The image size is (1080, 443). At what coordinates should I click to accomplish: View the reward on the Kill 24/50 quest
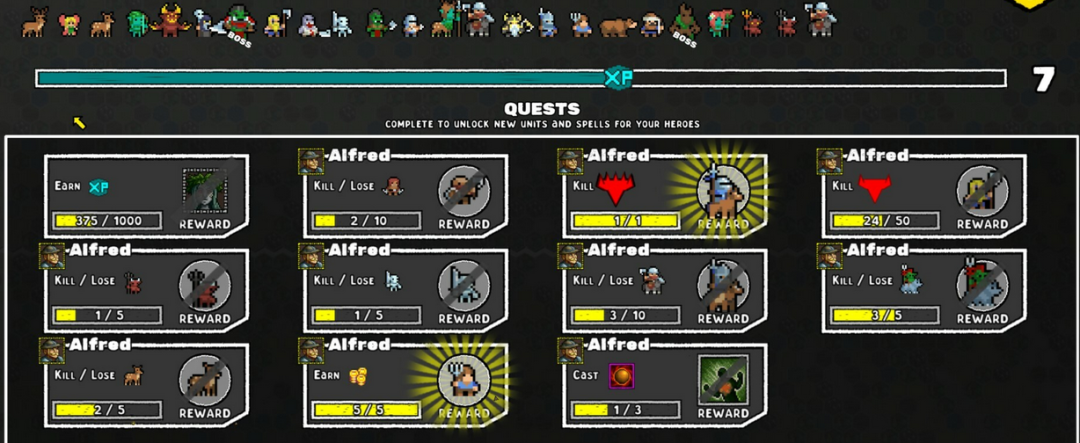(x=982, y=190)
